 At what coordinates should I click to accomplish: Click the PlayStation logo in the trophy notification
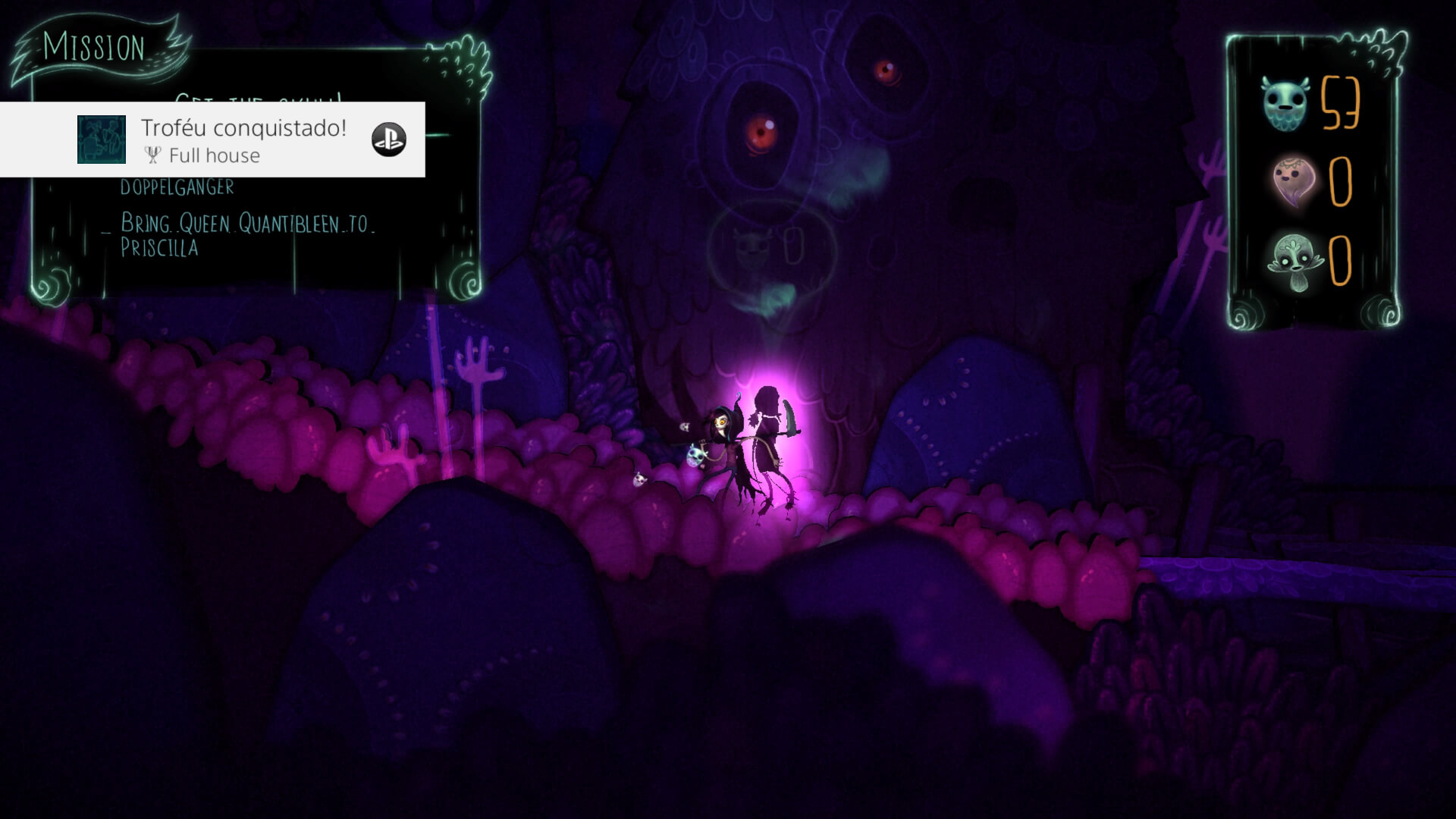[388, 140]
